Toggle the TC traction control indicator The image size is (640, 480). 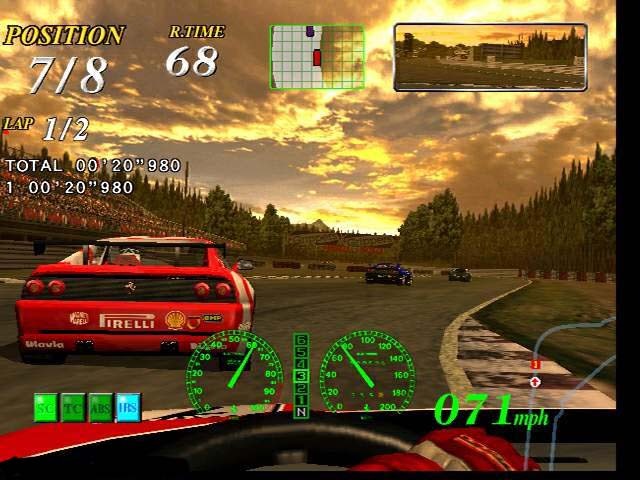click(x=73, y=407)
